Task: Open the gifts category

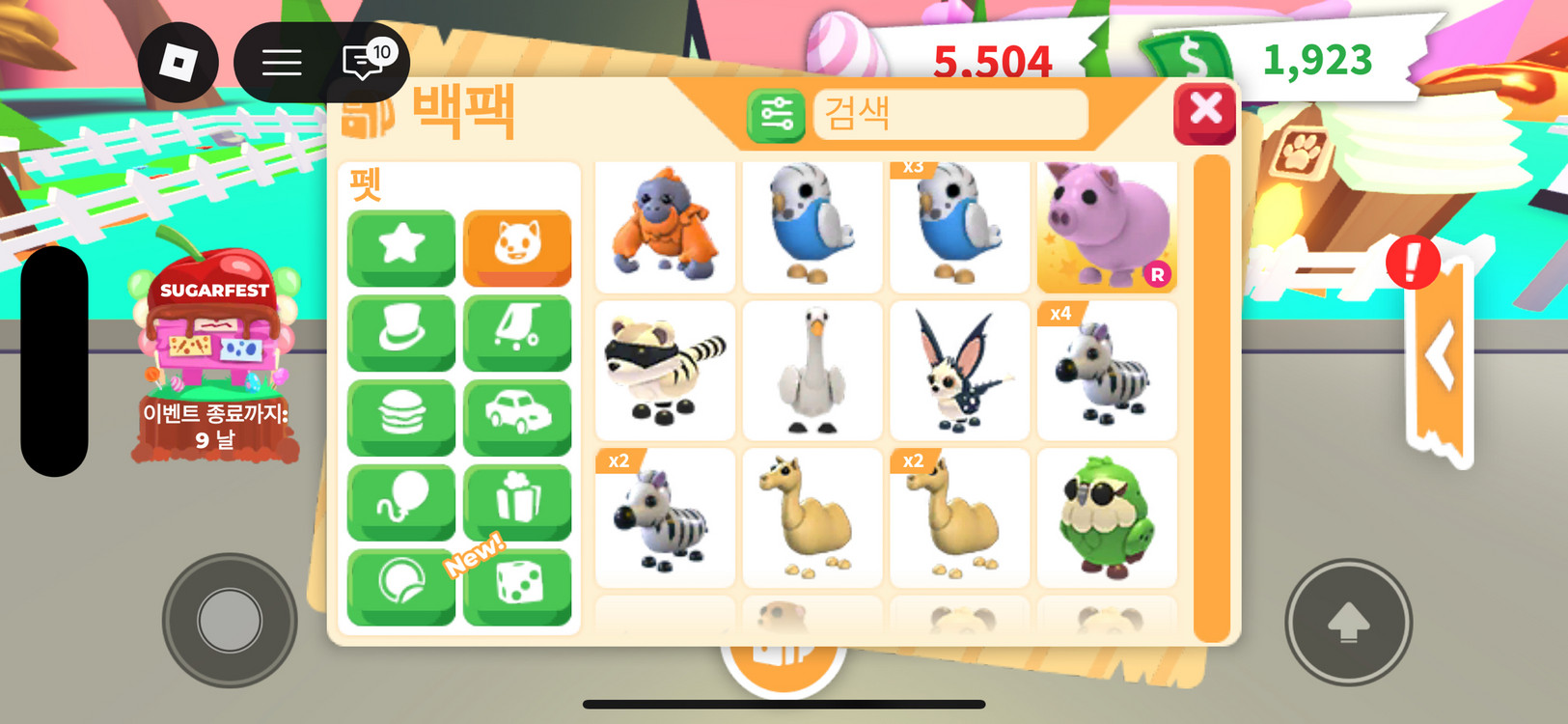Action: coord(517,501)
